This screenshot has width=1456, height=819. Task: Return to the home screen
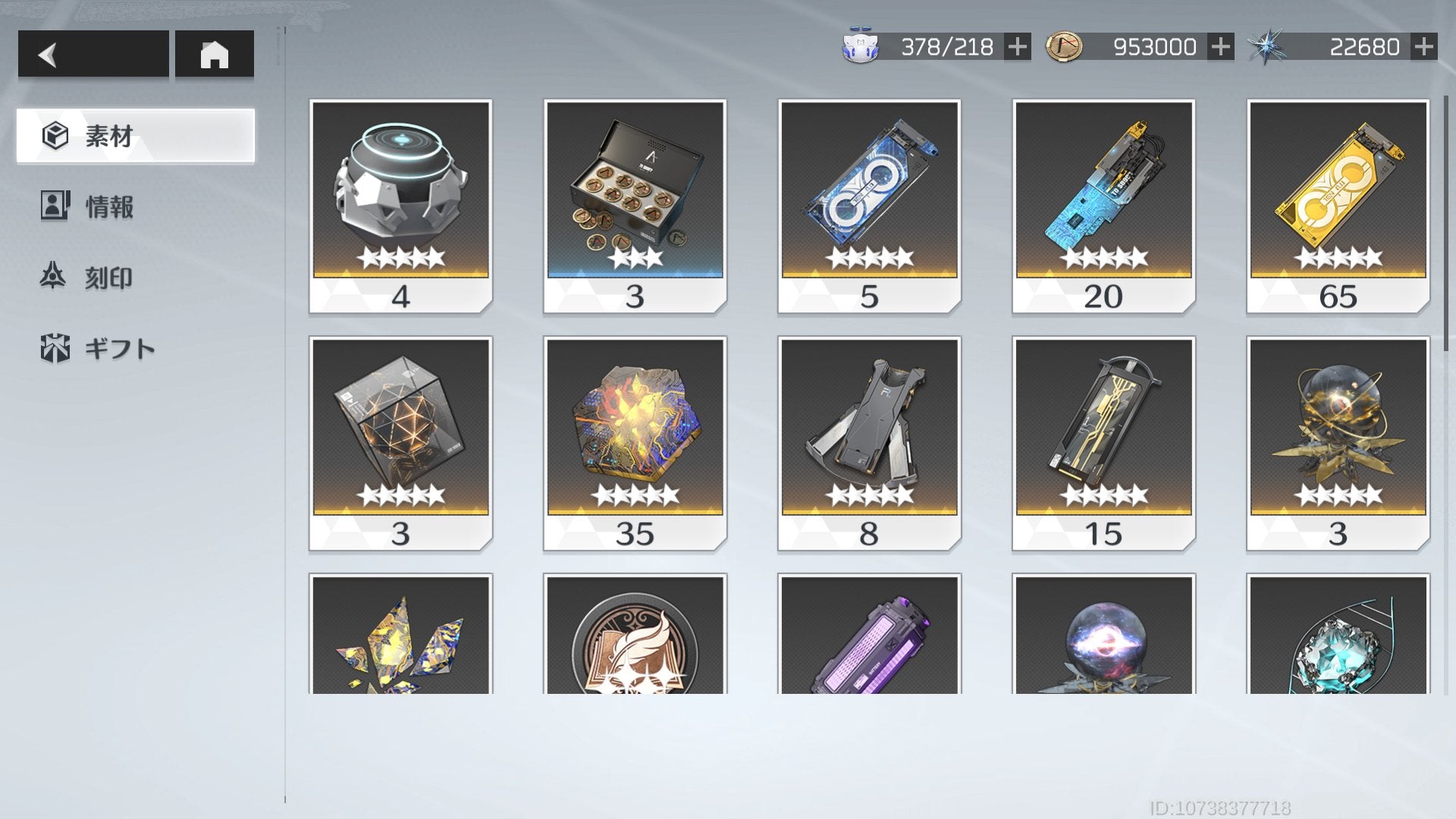click(214, 54)
